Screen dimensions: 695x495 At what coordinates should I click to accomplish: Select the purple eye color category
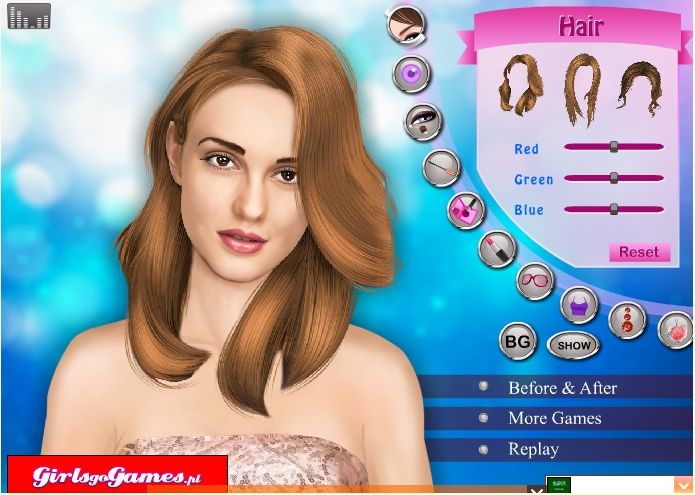(x=411, y=73)
